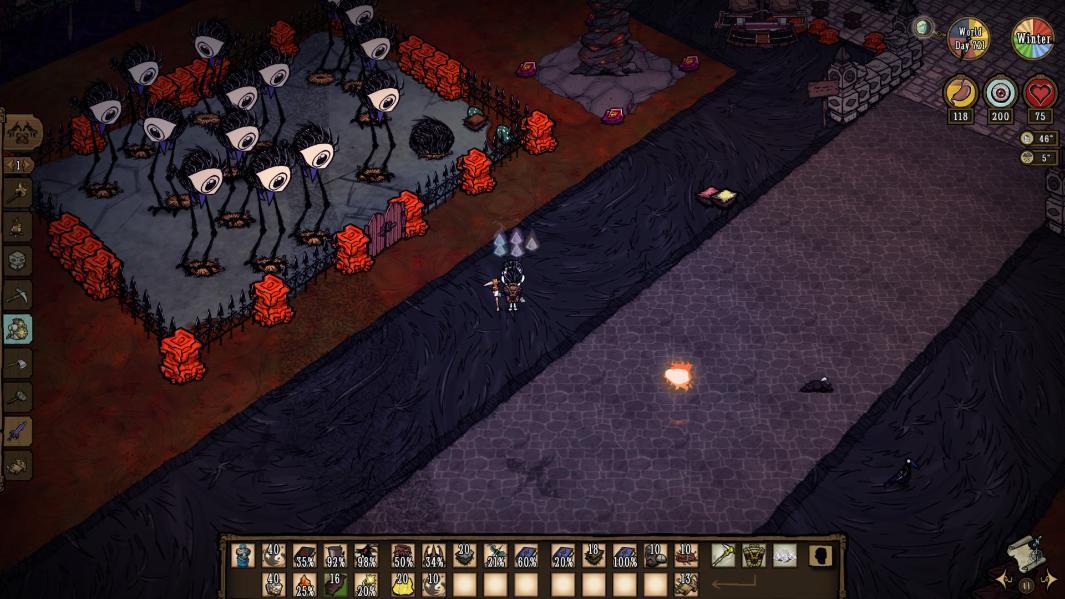The image size is (1065, 599).
Task: Select the pinned hammer recipe
Action: click(x=18, y=397)
